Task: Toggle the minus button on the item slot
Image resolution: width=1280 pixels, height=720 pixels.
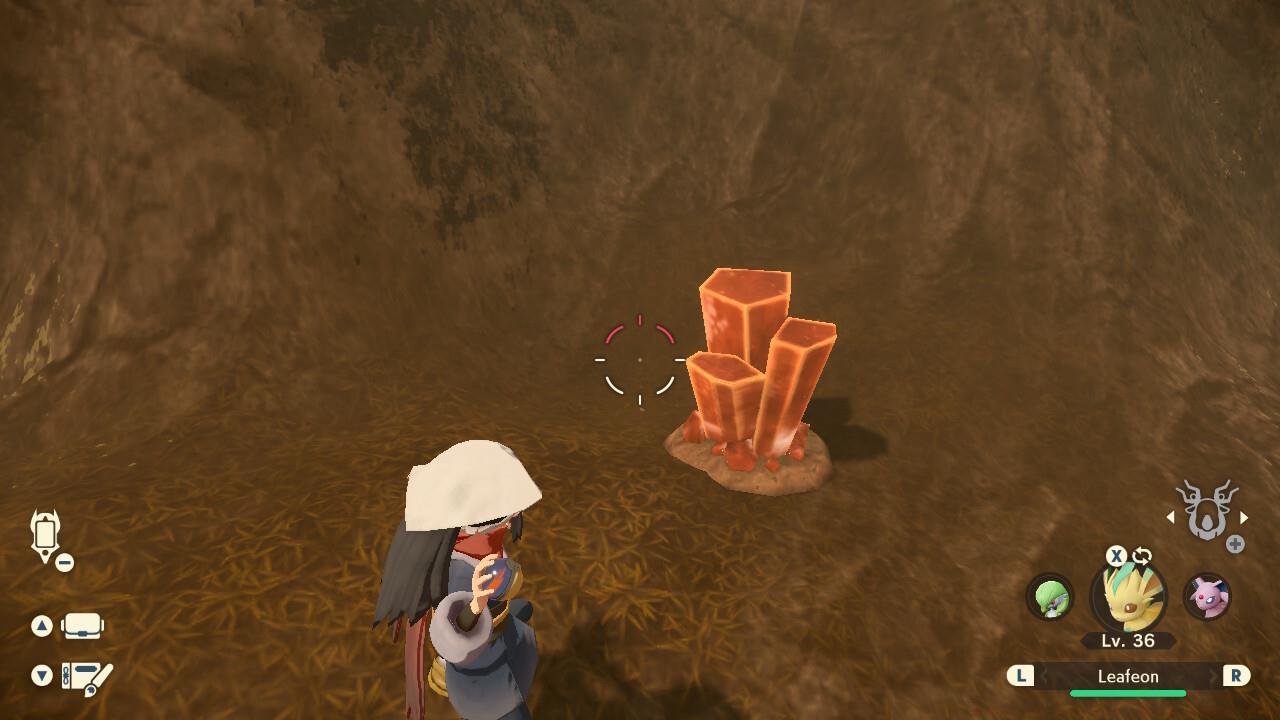Action: tap(64, 561)
